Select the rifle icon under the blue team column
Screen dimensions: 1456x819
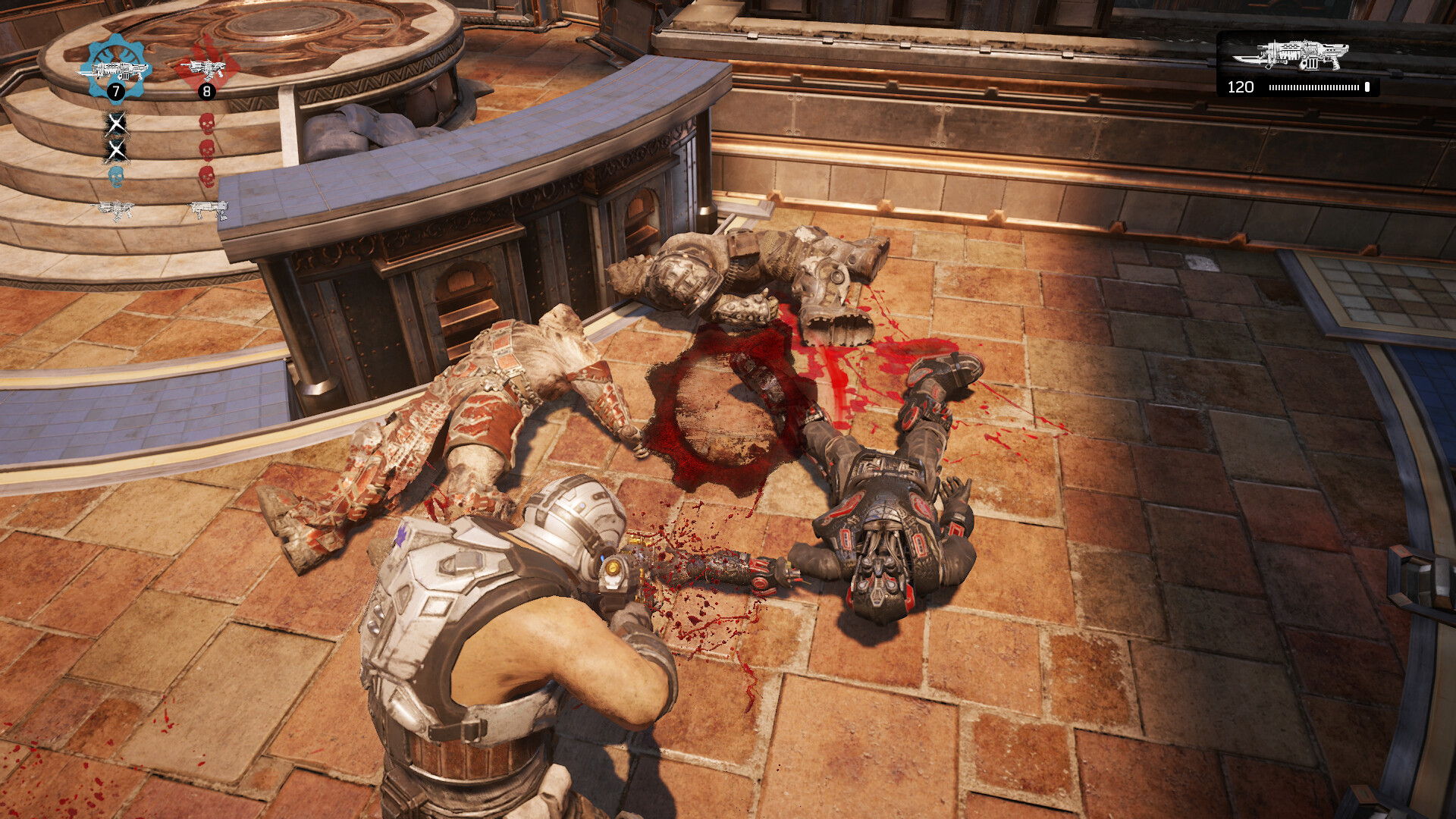coord(115,209)
